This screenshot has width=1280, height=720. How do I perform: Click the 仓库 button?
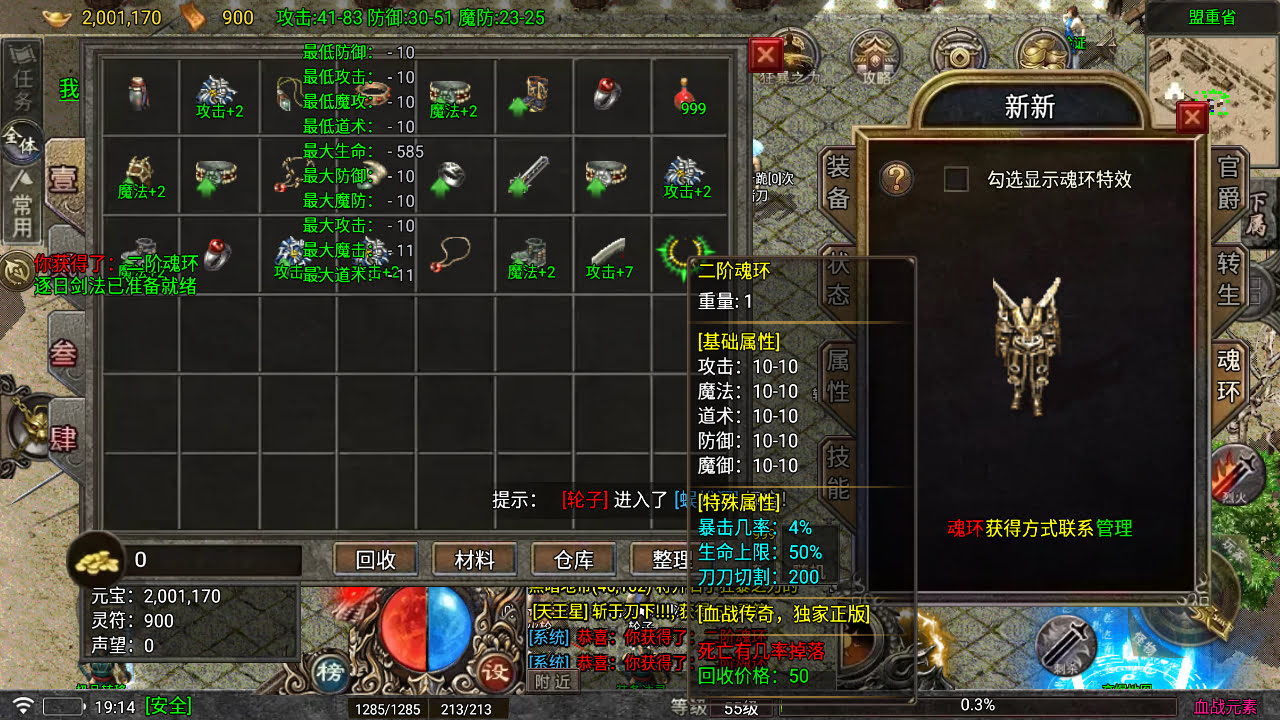pos(574,560)
